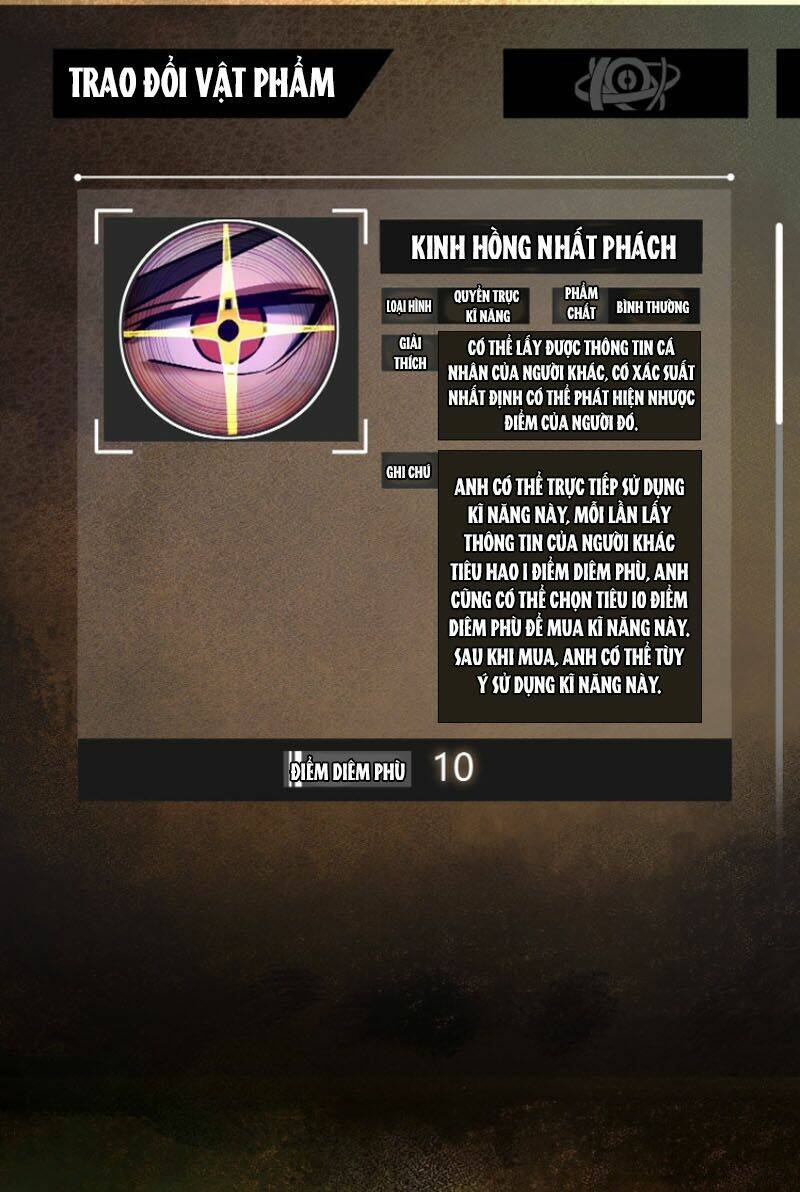
Task: Click the Kinh Hồng Nhất Phách eye skill icon
Action: point(229,331)
